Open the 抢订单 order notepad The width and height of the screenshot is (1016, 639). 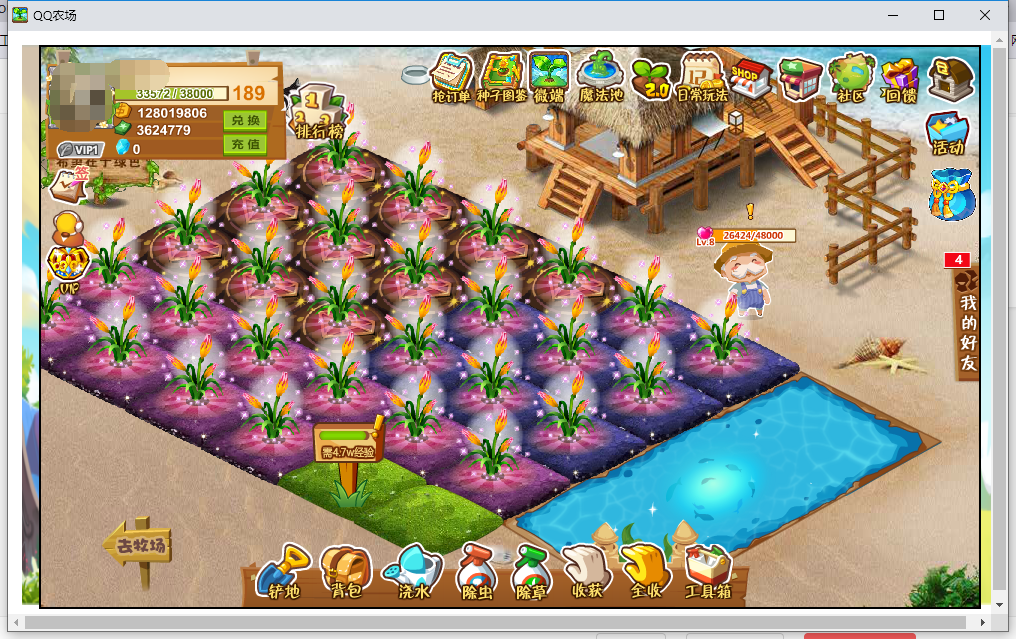pos(451,77)
